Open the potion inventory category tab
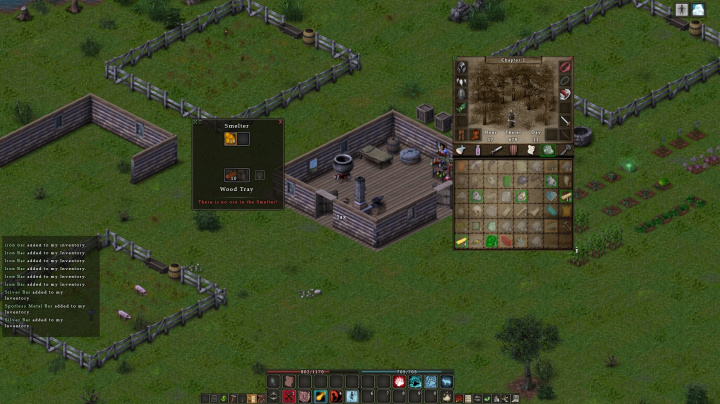Viewport: 720px width, 404px height. [x=479, y=150]
